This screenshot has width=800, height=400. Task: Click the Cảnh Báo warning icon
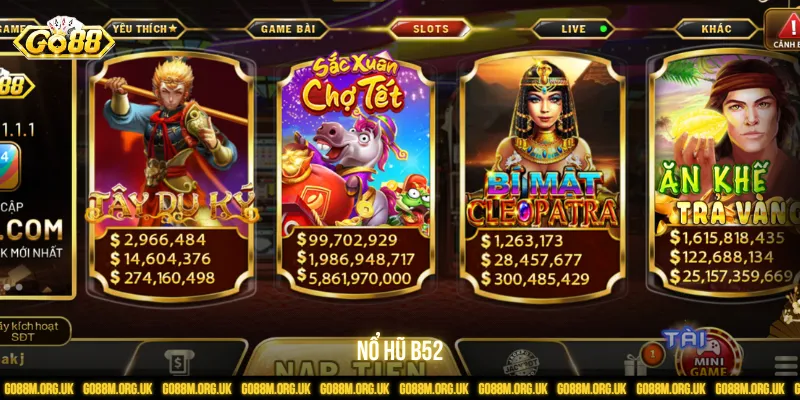click(x=783, y=30)
